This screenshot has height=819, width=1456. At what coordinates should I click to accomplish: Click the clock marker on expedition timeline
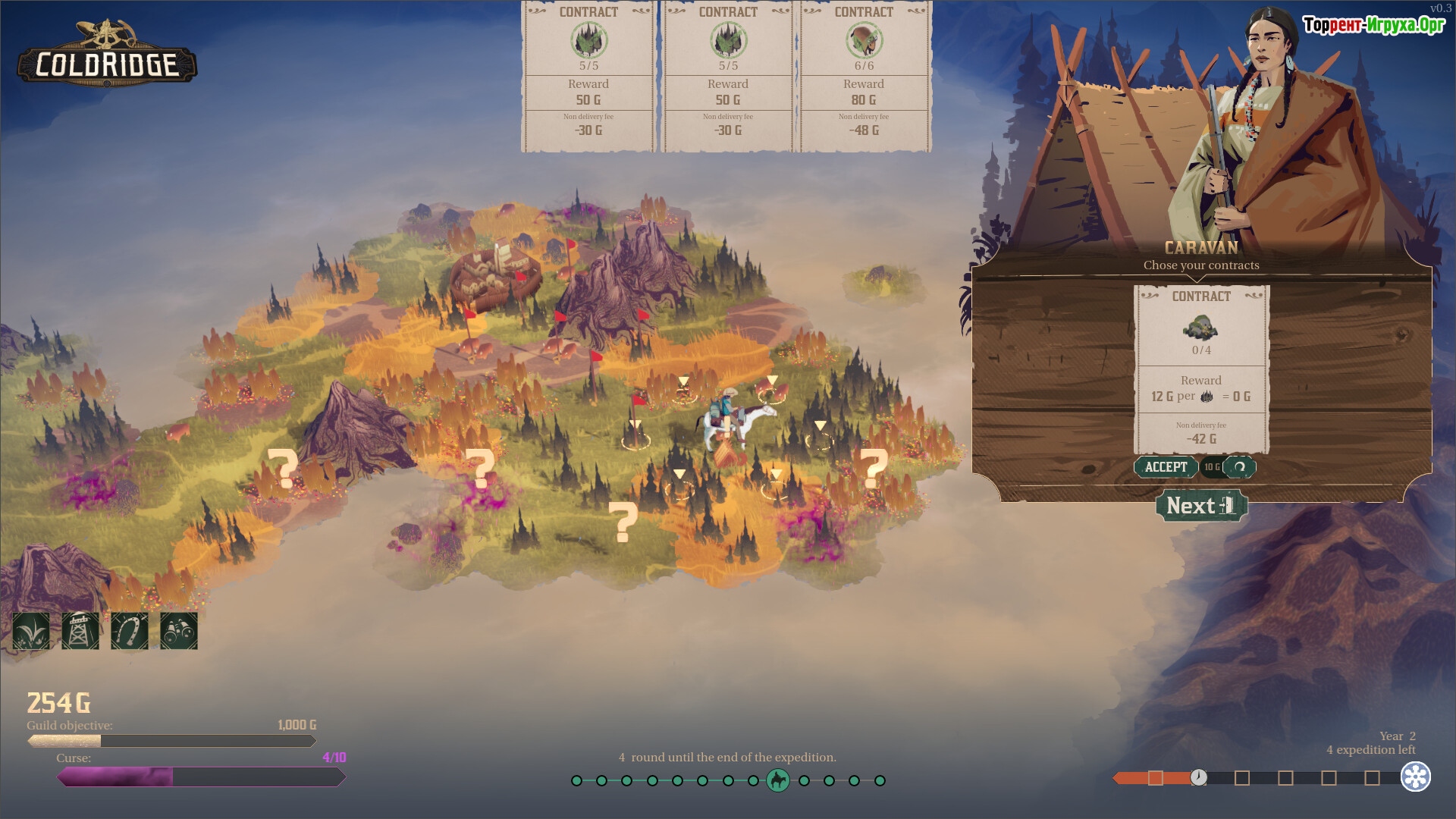tap(1198, 777)
